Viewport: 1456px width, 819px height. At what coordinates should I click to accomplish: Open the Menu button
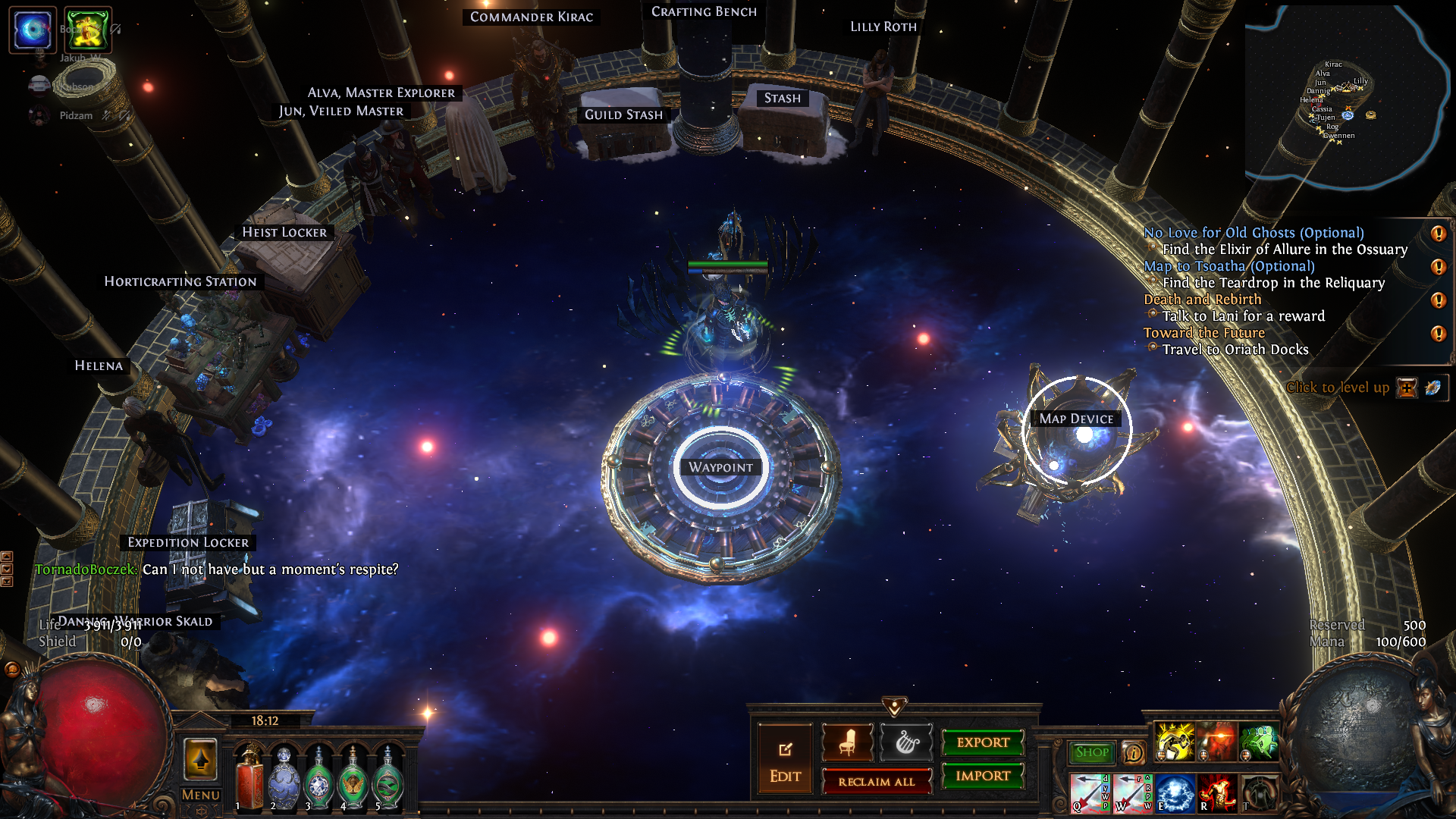(201, 795)
